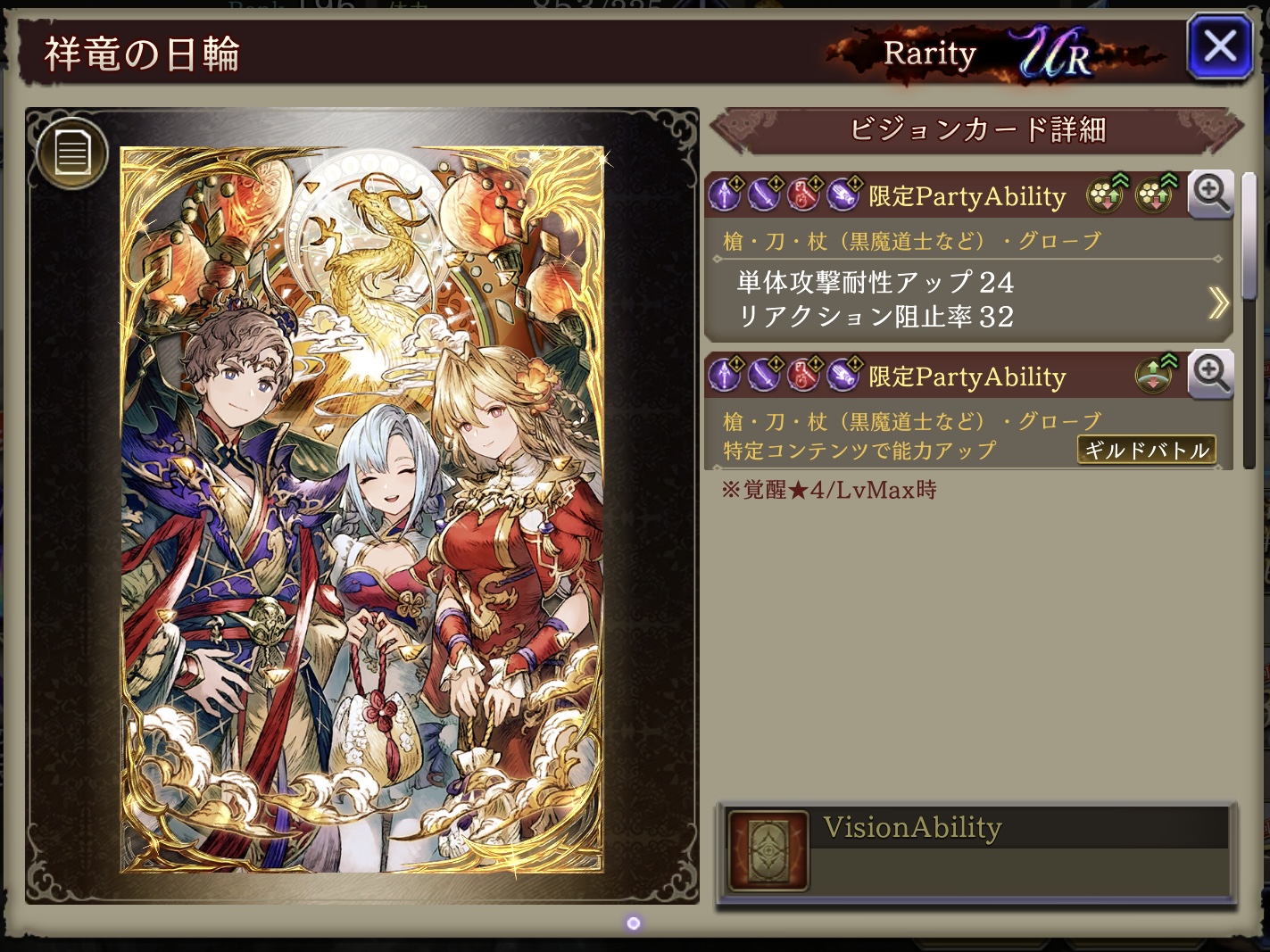Close the vision card detail window

pyautogui.click(x=1219, y=46)
